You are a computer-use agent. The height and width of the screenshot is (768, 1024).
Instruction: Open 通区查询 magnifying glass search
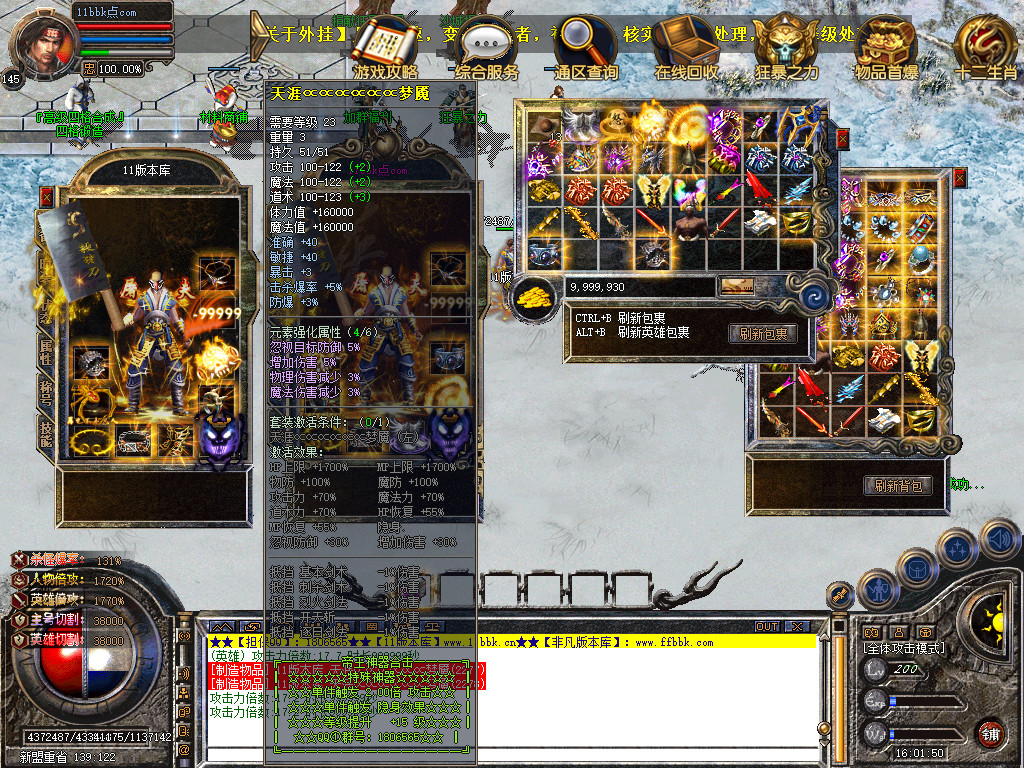pyautogui.click(x=586, y=47)
